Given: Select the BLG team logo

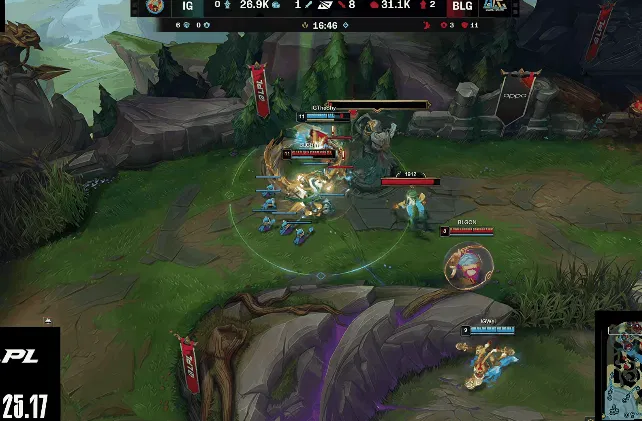Looking at the screenshot, I should 493,6.
